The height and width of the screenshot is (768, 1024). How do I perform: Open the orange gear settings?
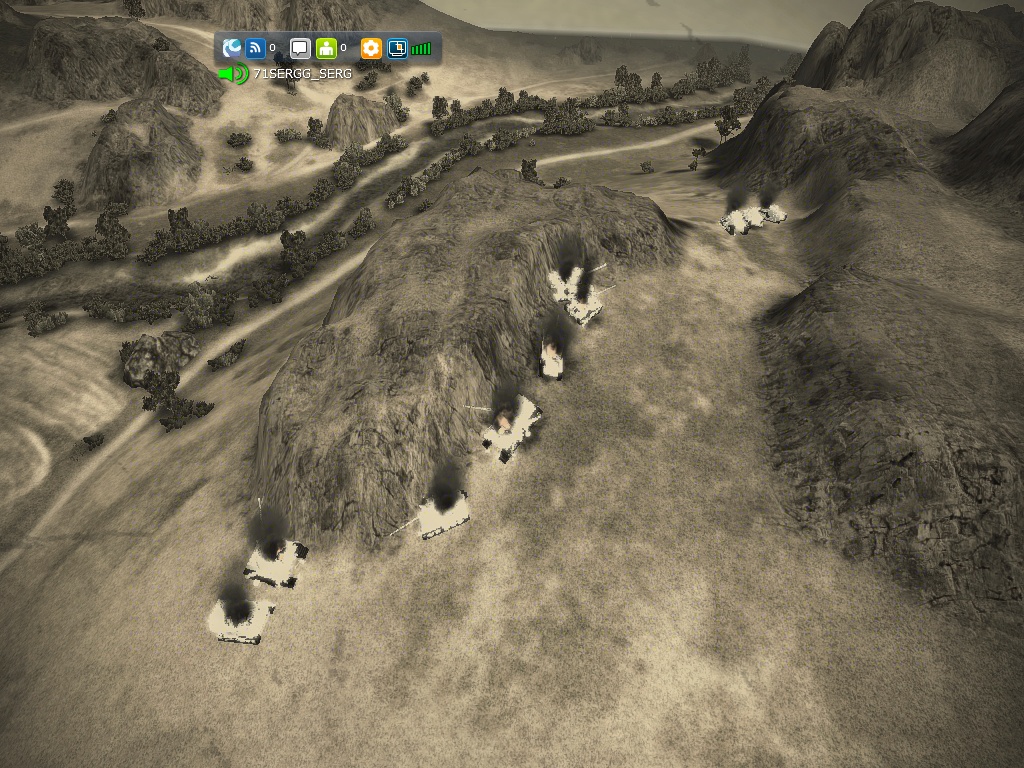tap(371, 48)
